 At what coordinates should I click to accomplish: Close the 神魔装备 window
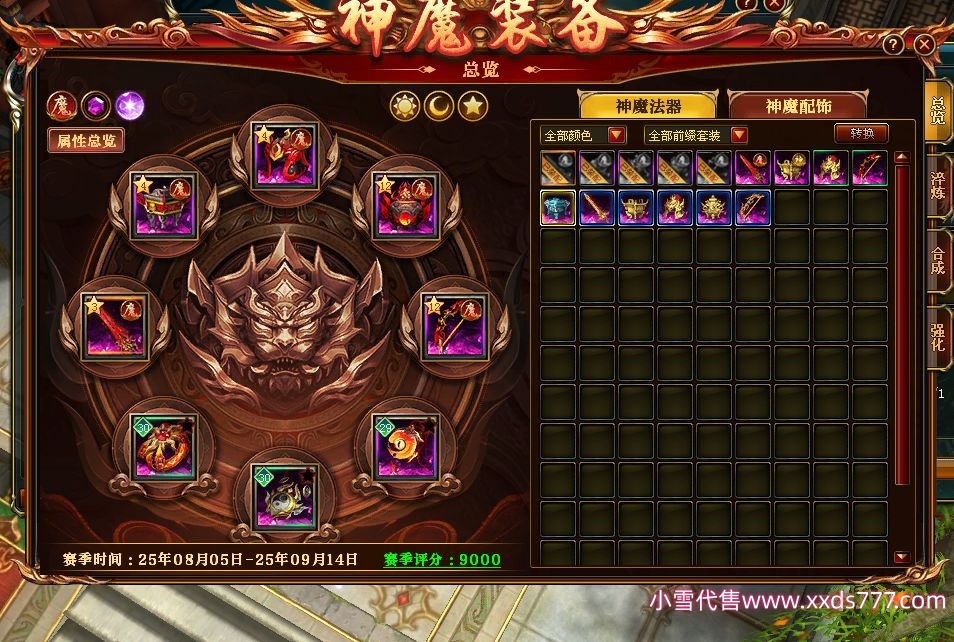click(x=924, y=45)
